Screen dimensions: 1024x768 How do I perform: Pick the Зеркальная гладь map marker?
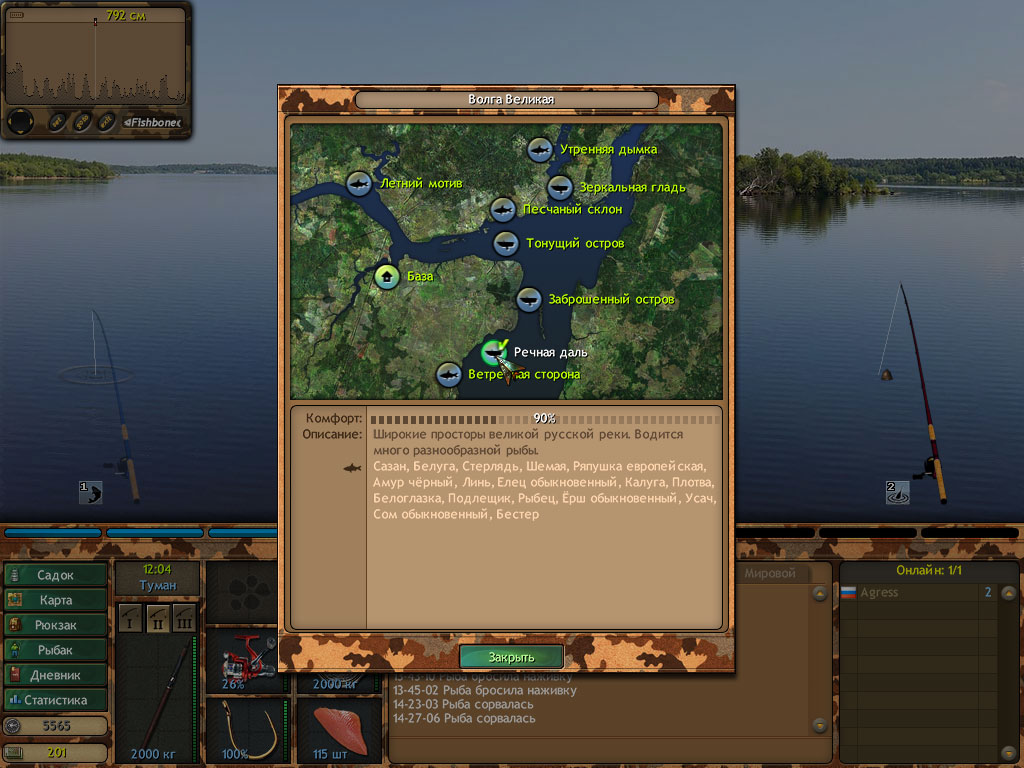[x=560, y=187]
